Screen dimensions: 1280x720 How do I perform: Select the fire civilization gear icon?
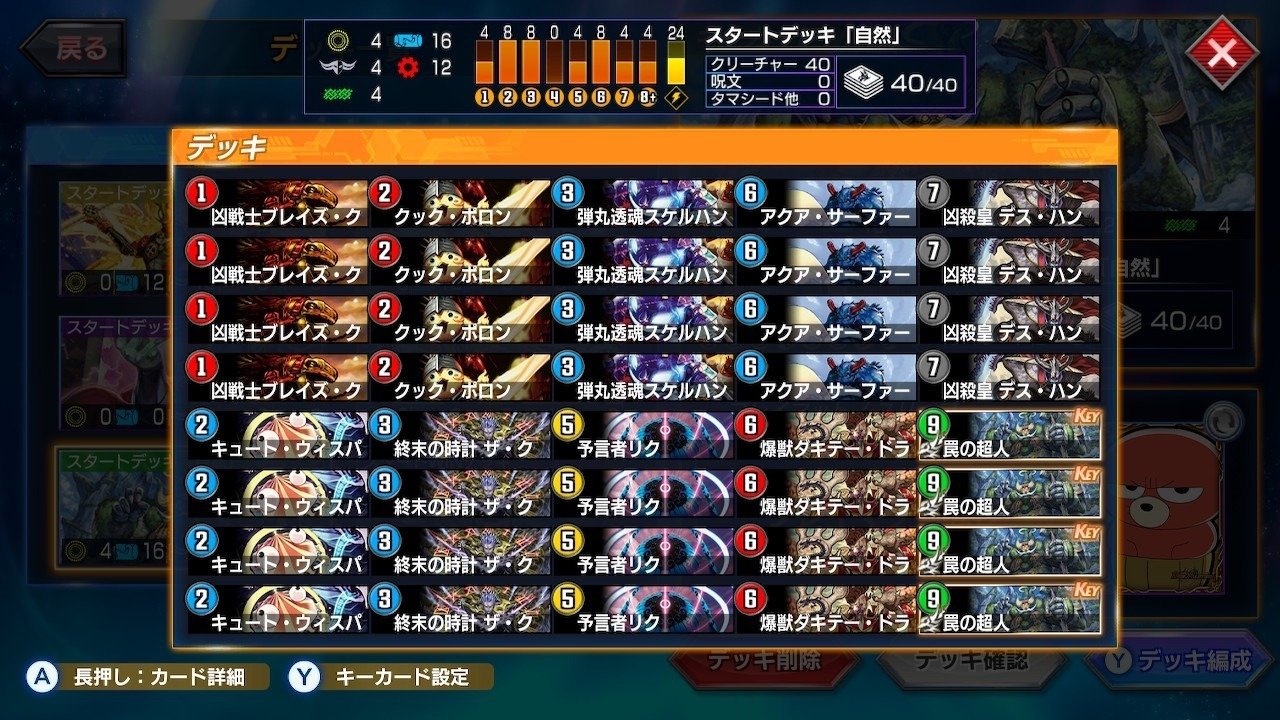(x=407, y=68)
